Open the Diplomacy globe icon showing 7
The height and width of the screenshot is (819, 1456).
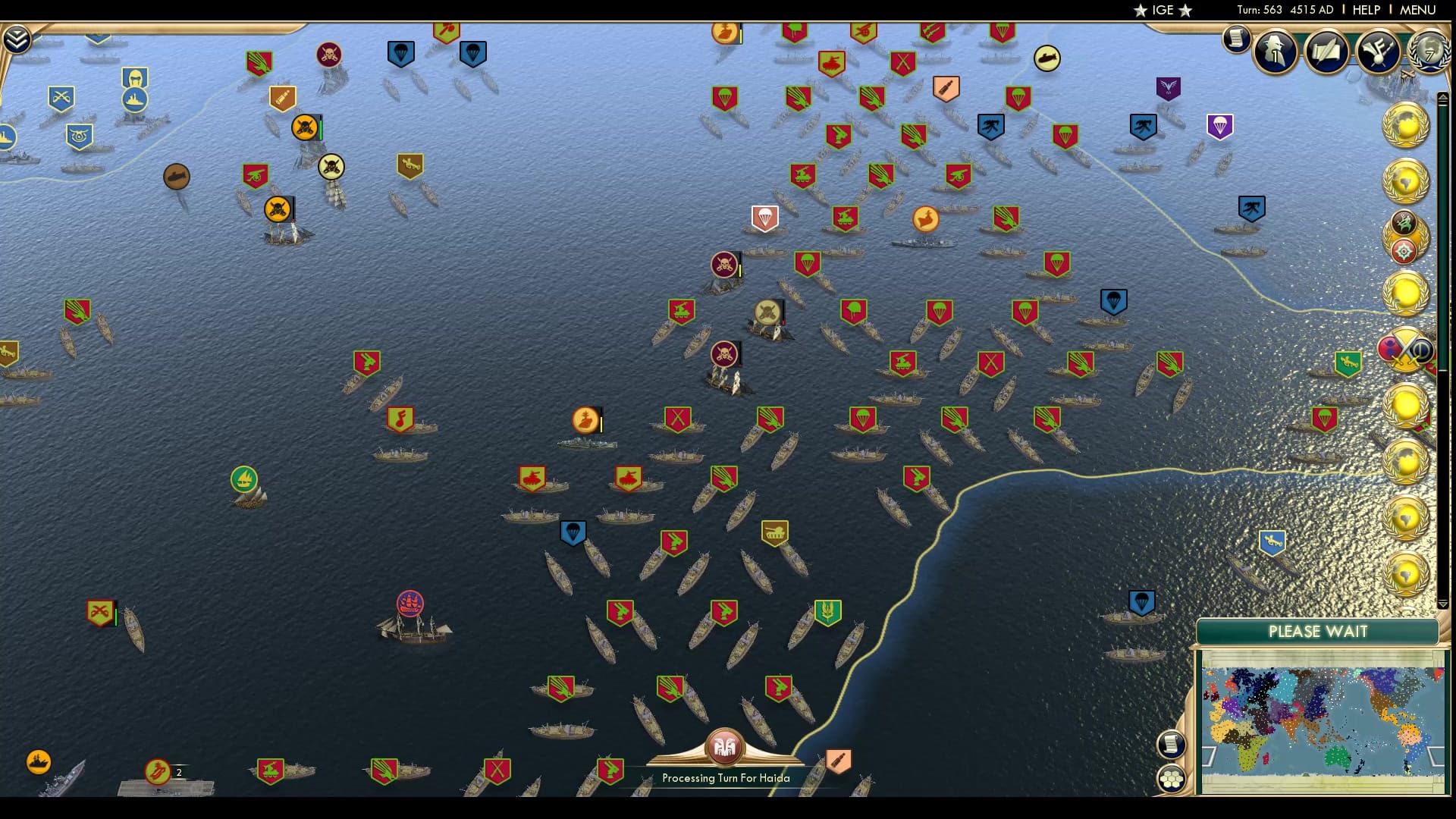coord(1427,52)
